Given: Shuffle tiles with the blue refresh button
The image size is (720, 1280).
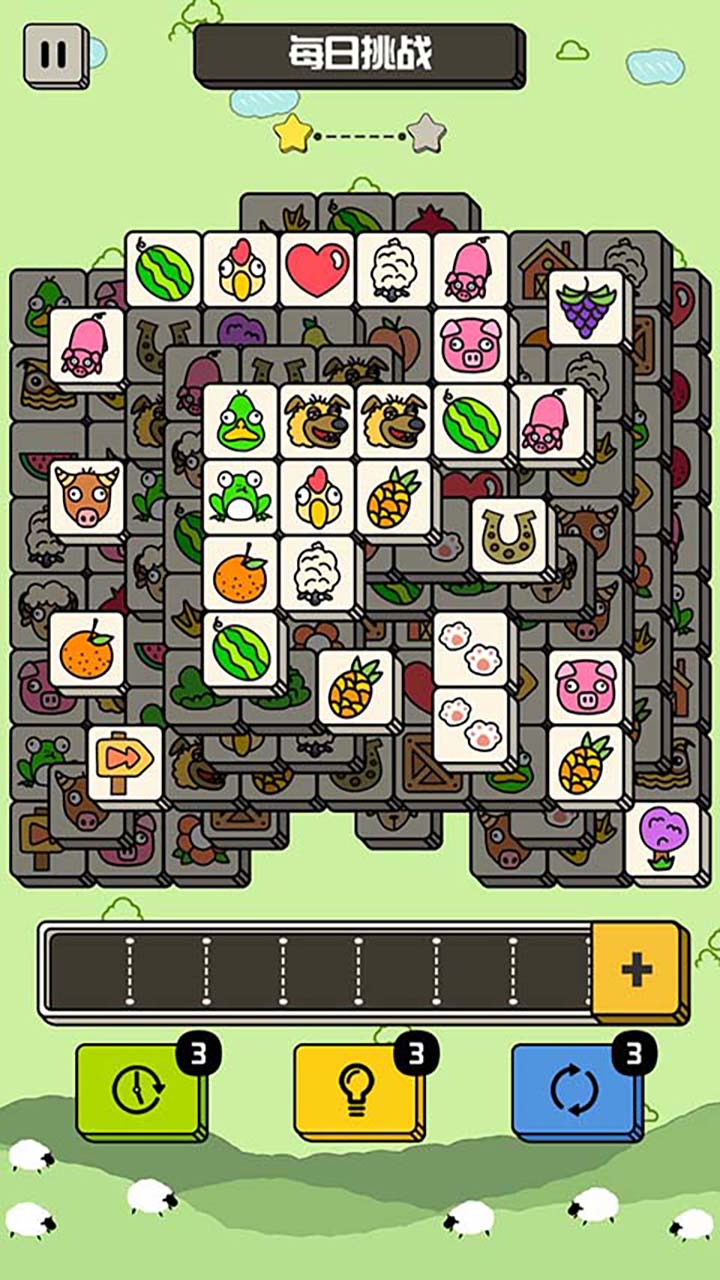Looking at the screenshot, I should 575,1089.
